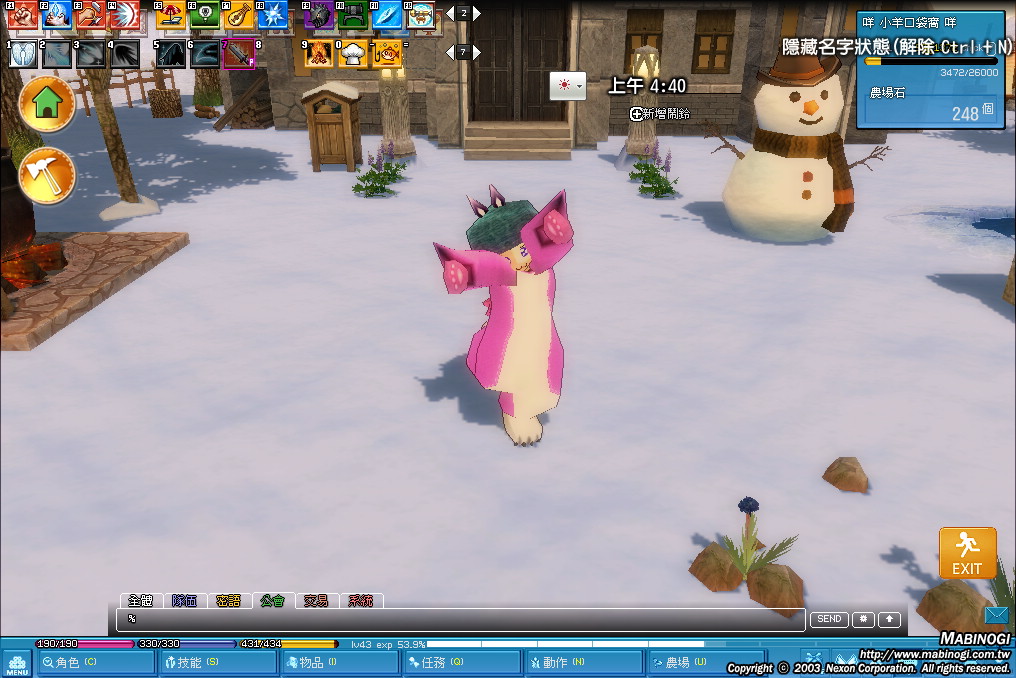This screenshot has height=678, width=1016.
Task: Switch to the 公會 guild chat tab
Action: click(272, 601)
